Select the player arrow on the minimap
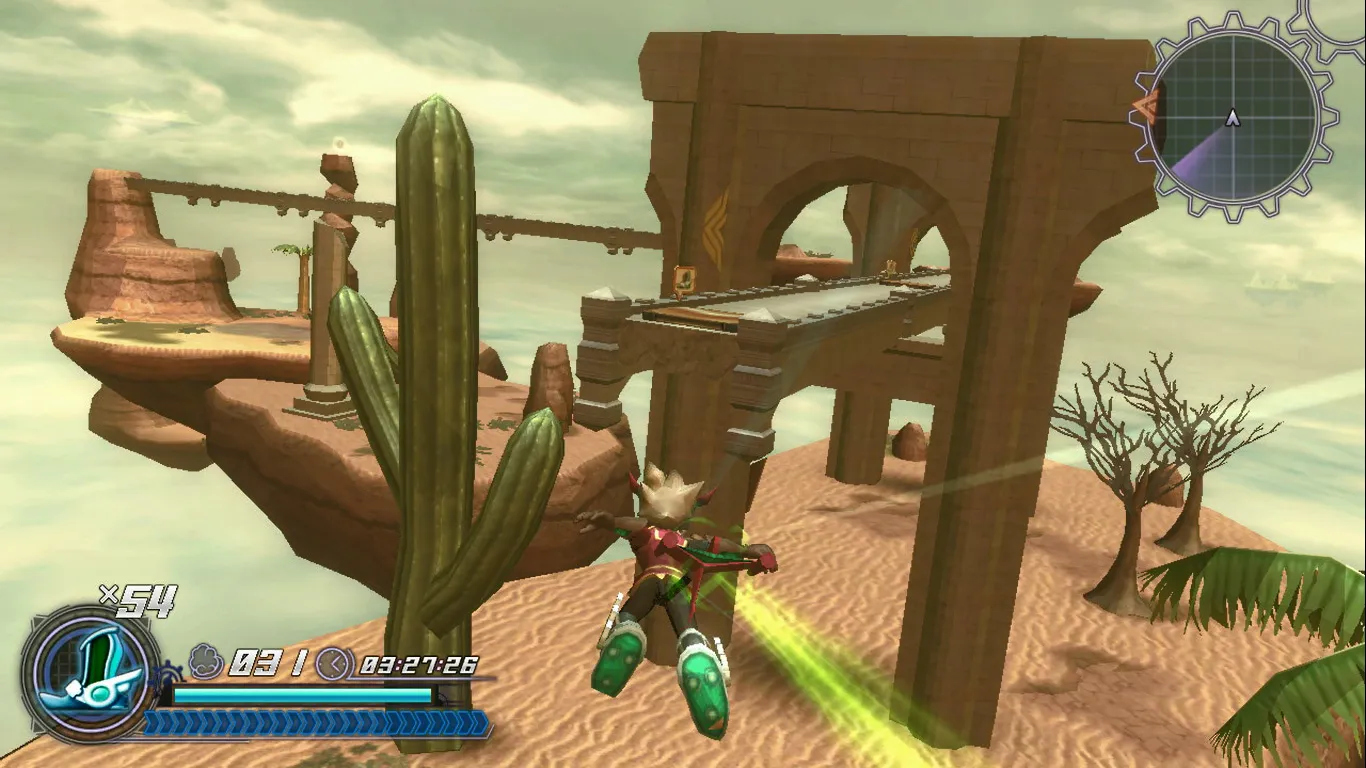Image resolution: width=1366 pixels, height=768 pixels. click(1232, 117)
